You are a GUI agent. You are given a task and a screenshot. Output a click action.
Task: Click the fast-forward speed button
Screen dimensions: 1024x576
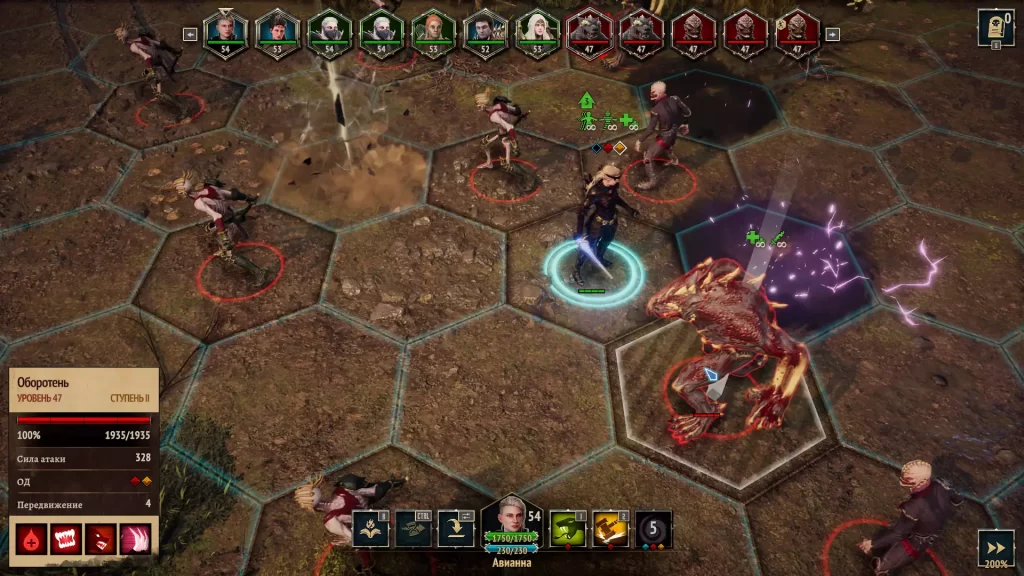click(995, 548)
